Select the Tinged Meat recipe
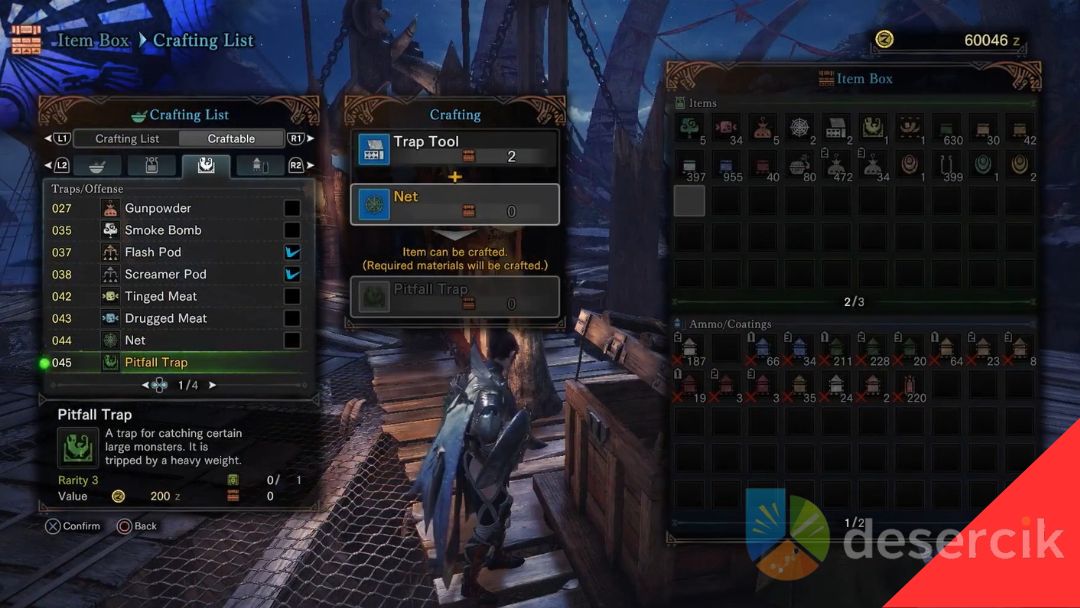Image resolution: width=1080 pixels, height=608 pixels. pyautogui.click(x=161, y=296)
